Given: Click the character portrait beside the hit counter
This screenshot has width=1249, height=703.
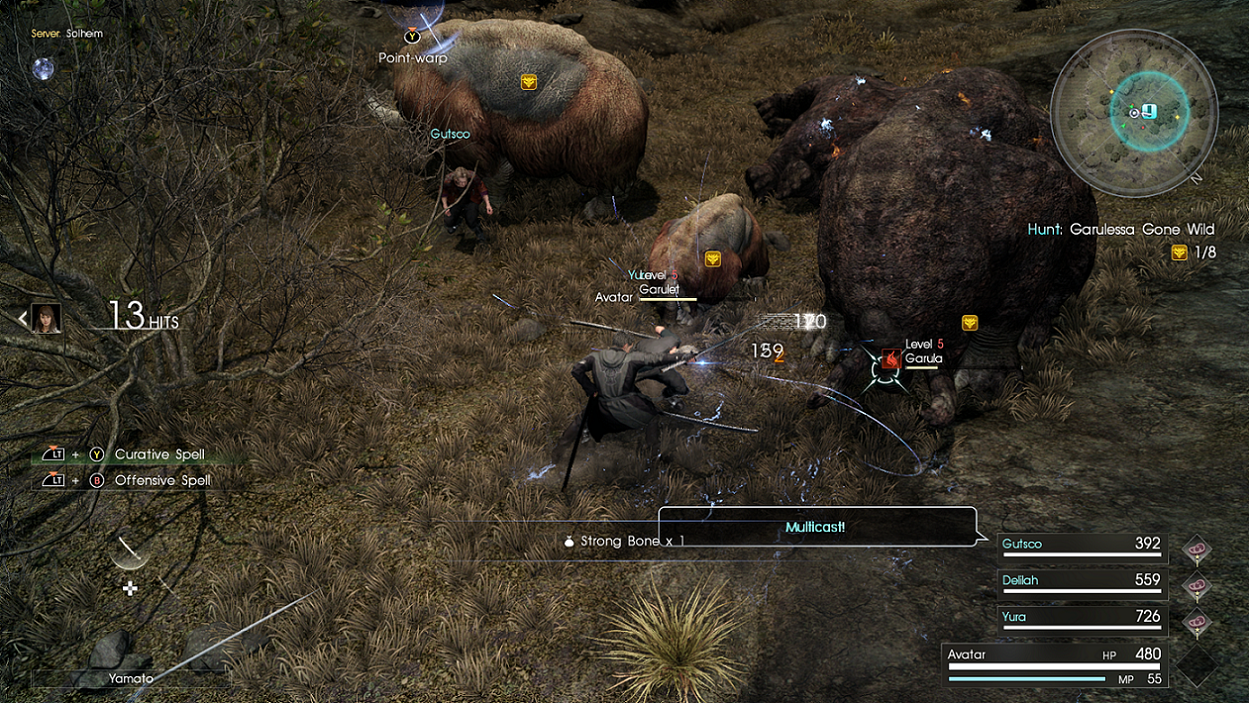Looking at the screenshot, I should point(45,318).
